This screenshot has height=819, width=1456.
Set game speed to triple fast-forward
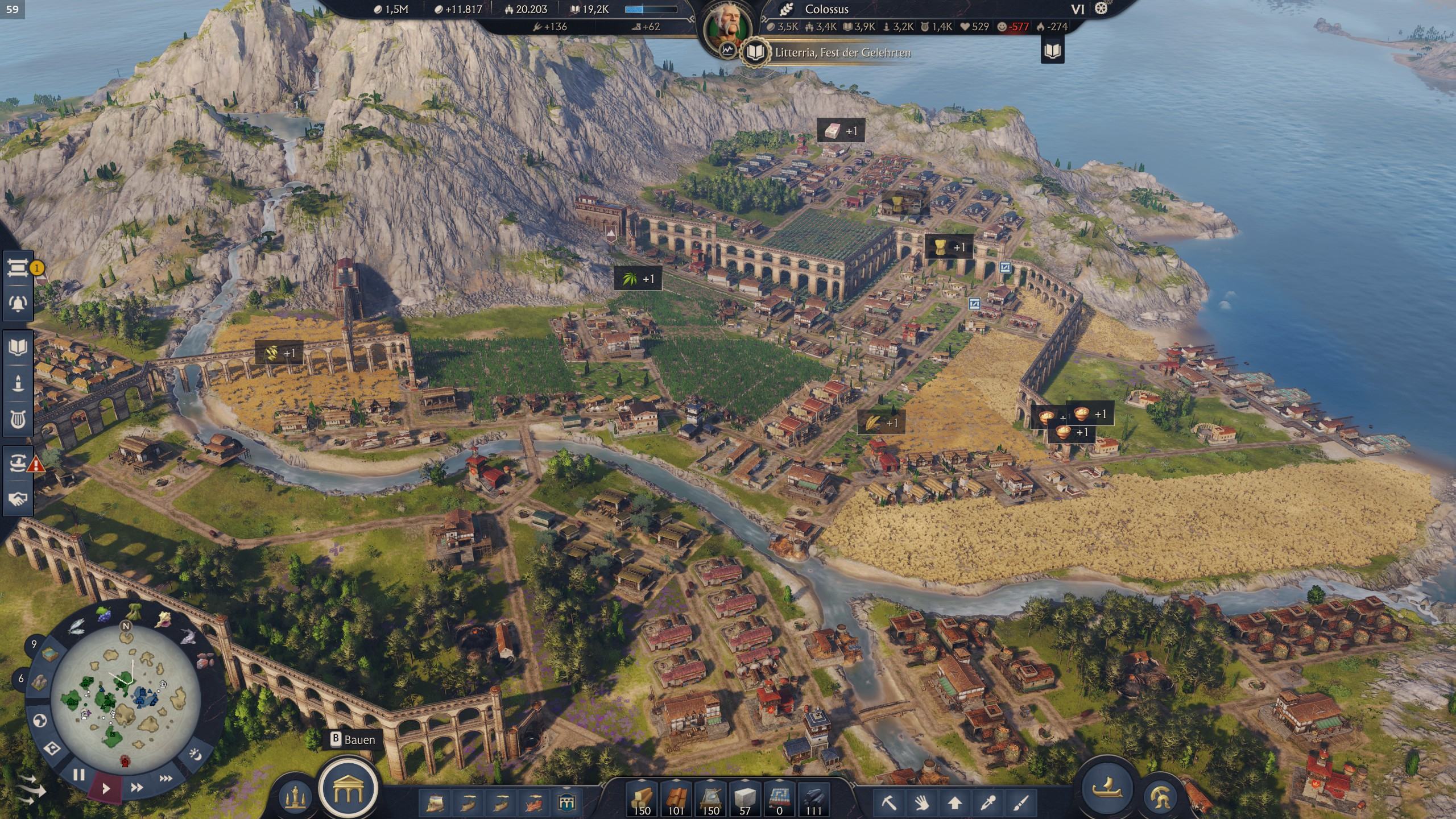click(166, 778)
